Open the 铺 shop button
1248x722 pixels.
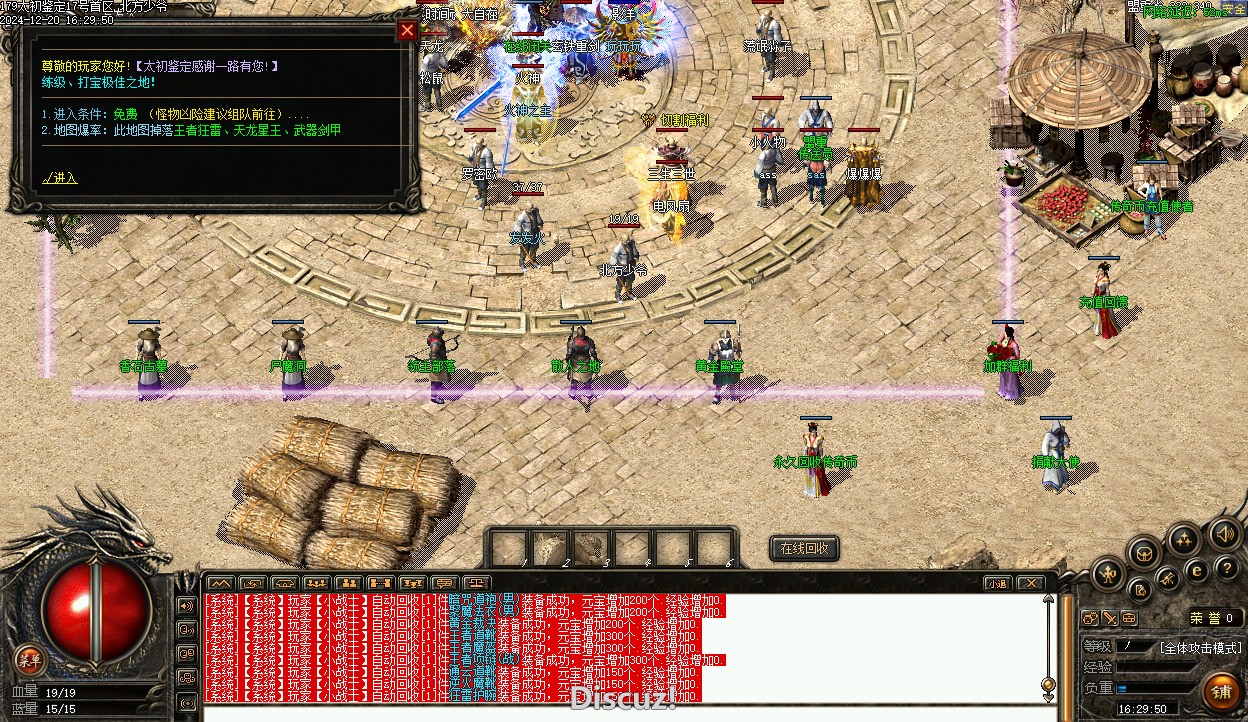click(x=1221, y=690)
